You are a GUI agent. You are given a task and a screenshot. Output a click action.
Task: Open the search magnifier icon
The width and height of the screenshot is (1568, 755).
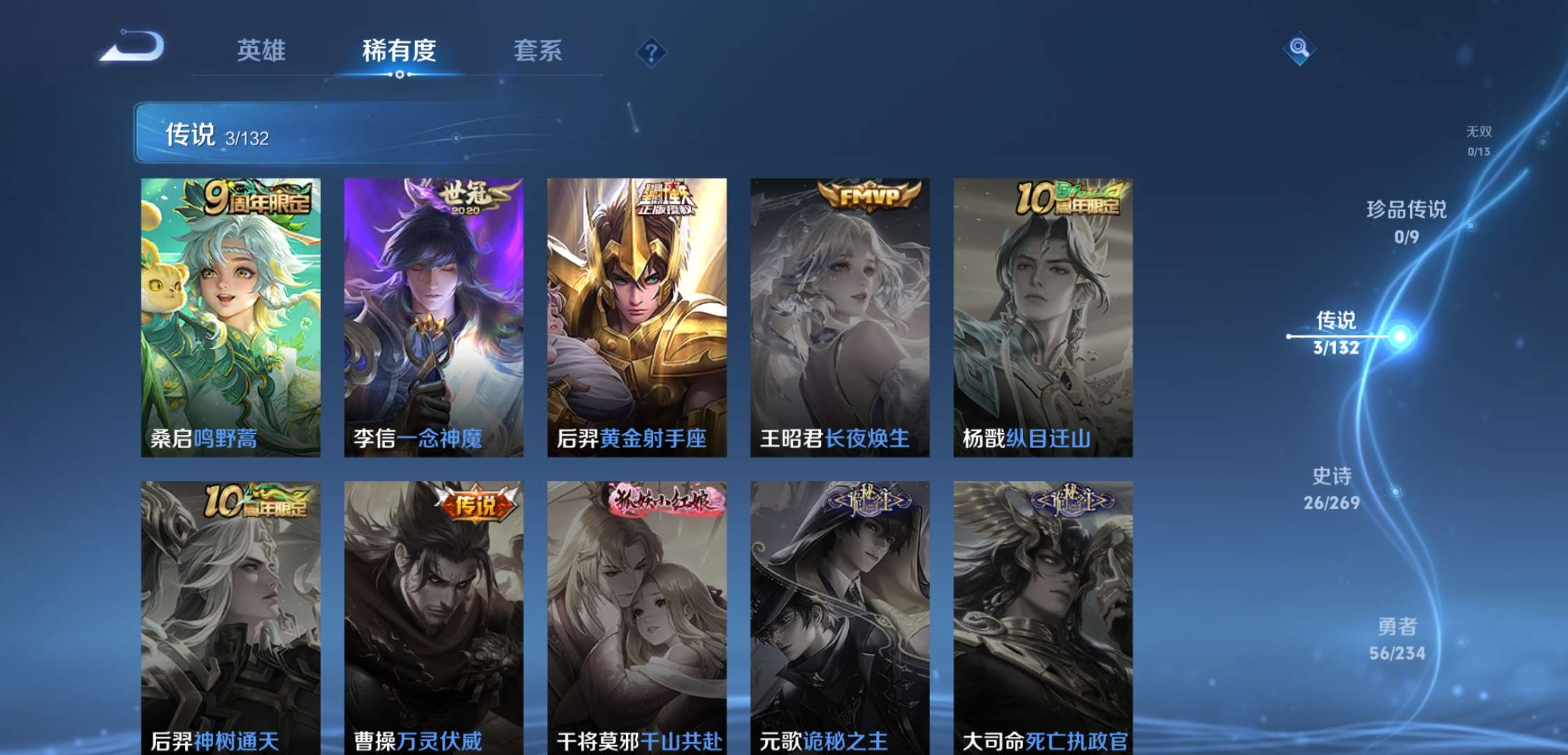[x=1298, y=49]
